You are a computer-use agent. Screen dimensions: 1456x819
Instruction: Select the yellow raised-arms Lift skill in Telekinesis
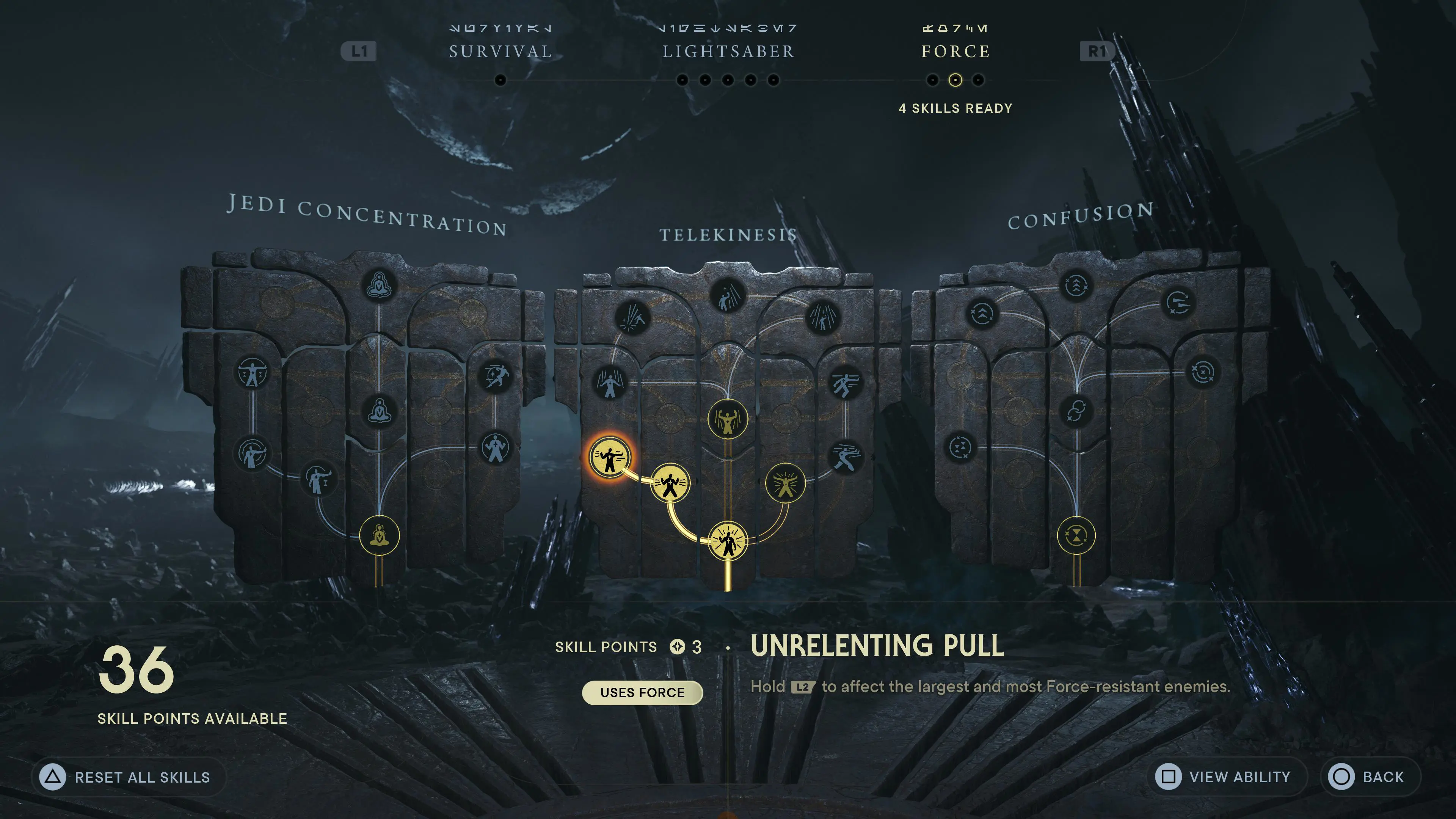coord(728,418)
